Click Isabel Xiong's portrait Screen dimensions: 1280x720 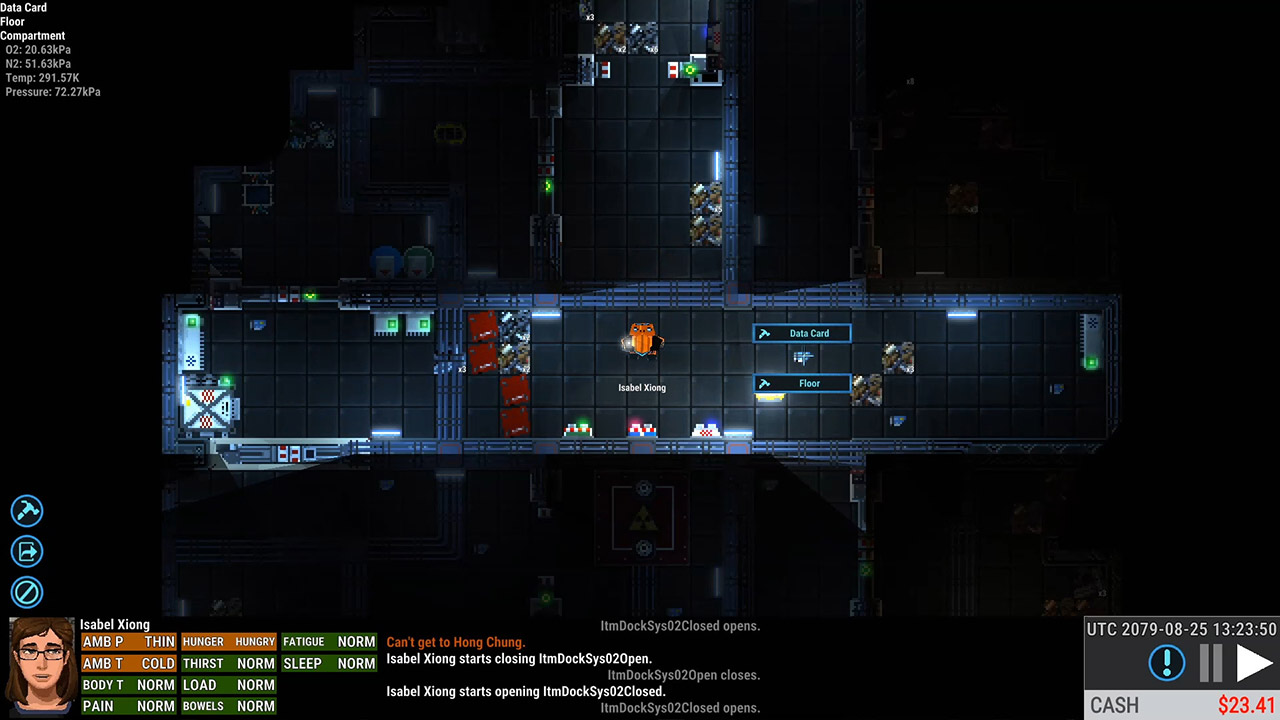[x=41, y=667]
